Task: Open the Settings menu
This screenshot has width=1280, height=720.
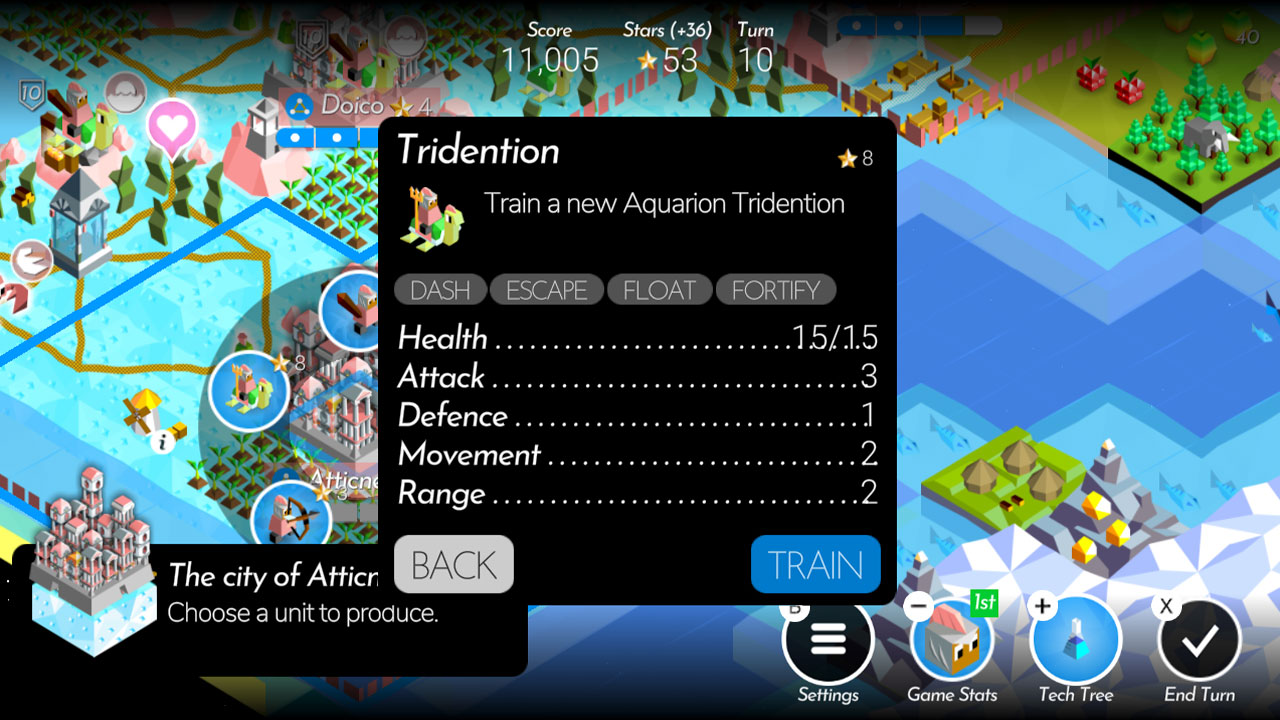Action: (x=828, y=640)
